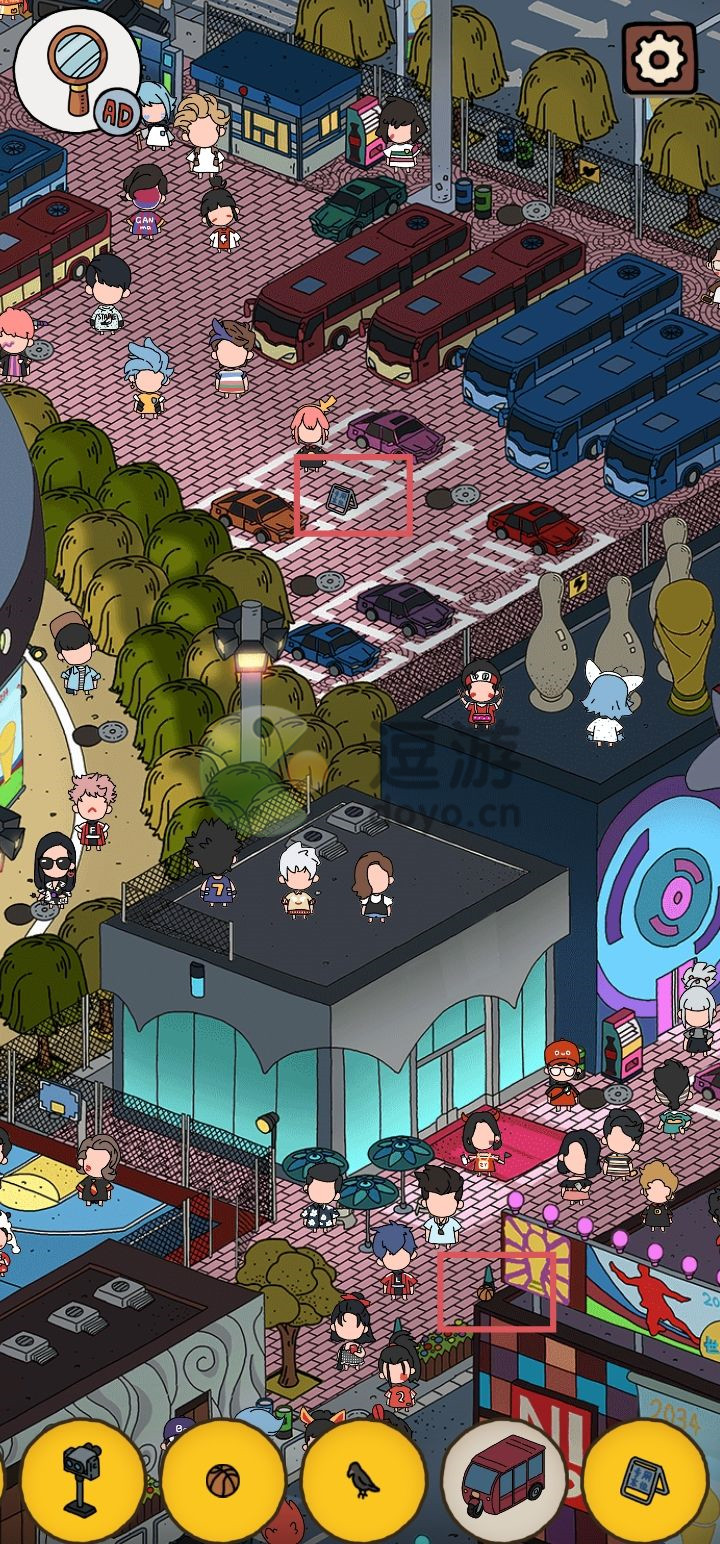Choose the basketball target item
This screenshot has height=1544, width=720.
[222, 1479]
